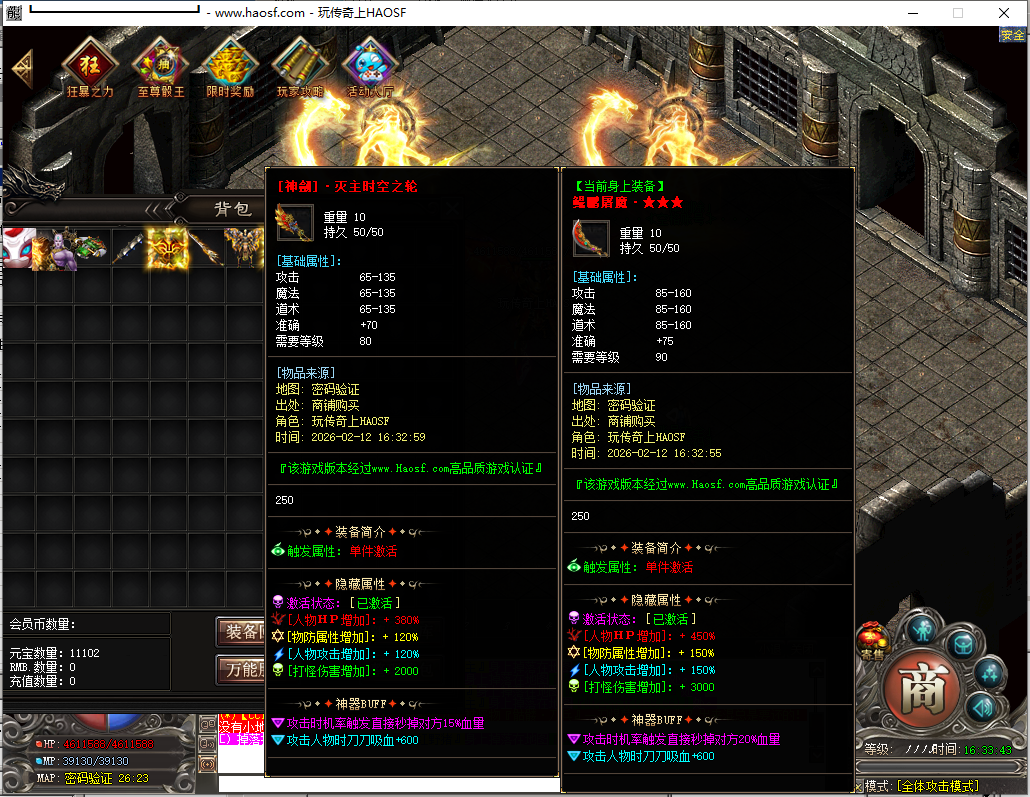The height and width of the screenshot is (797, 1030).
Task: Click the 装备回收 equipment button
Action: (241, 632)
